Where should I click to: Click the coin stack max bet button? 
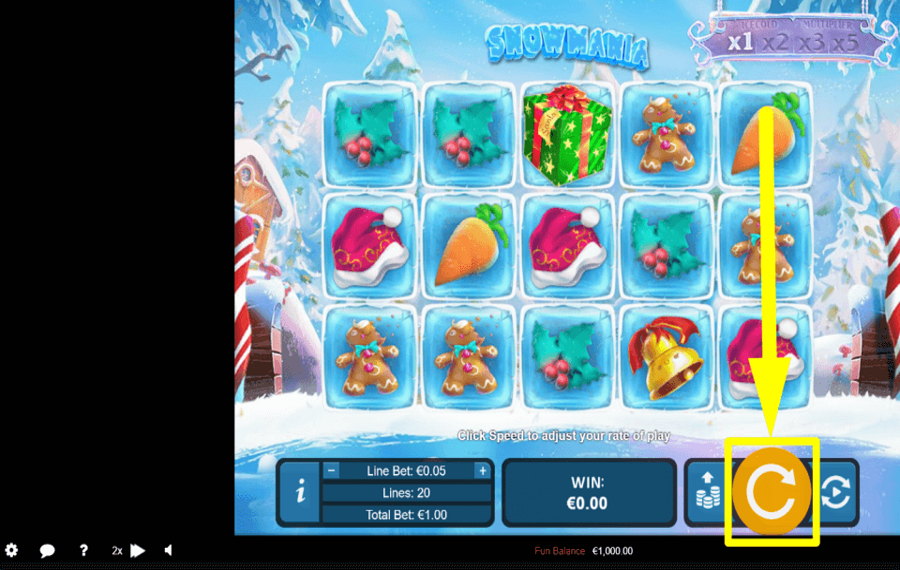click(x=705, y=493)
